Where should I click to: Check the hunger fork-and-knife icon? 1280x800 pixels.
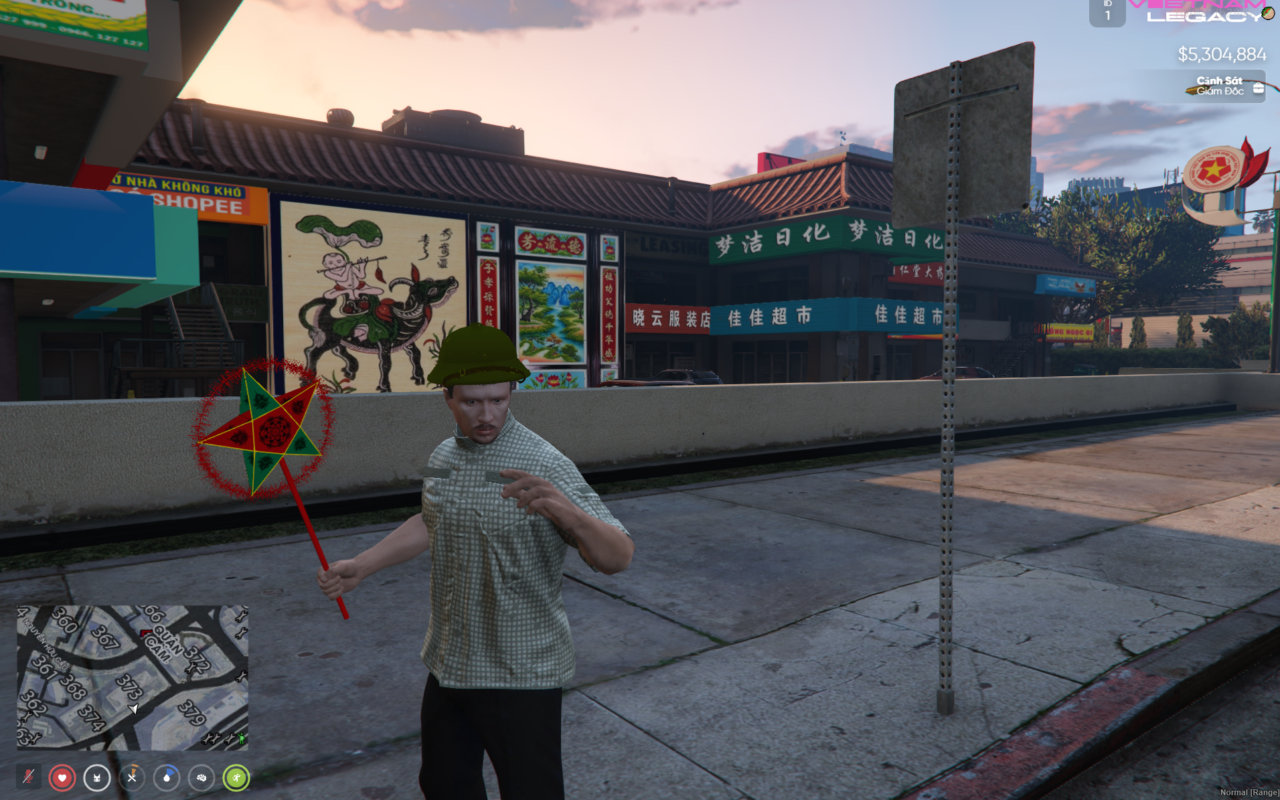[132, 777]
